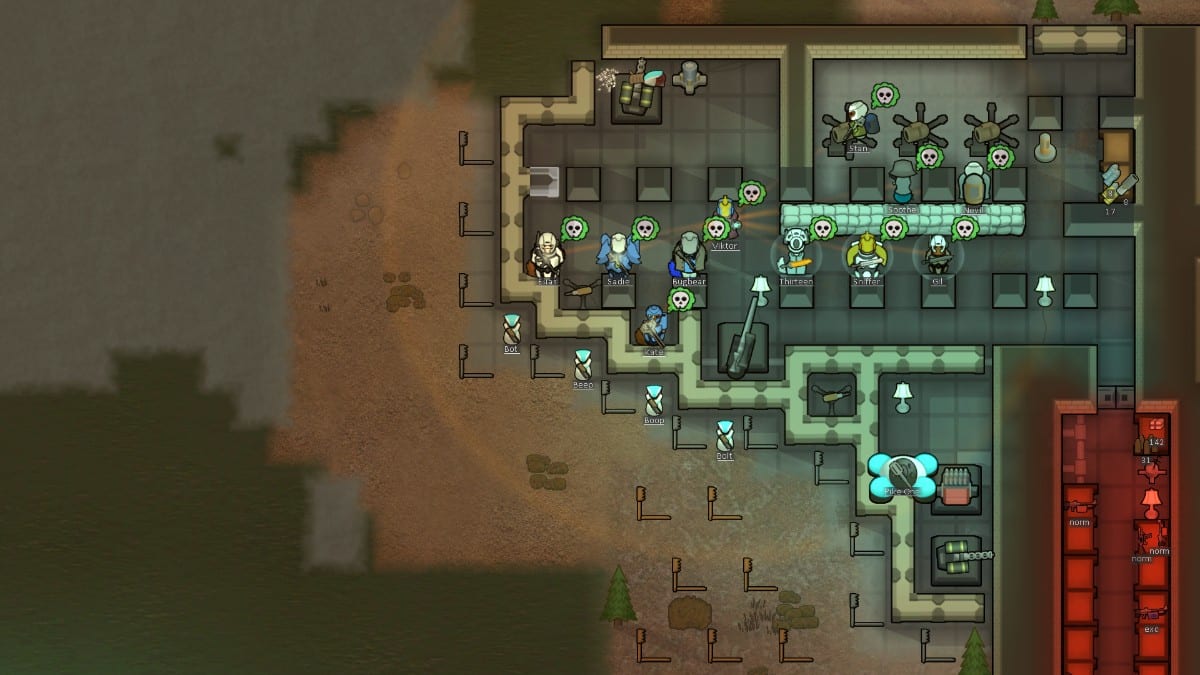Viewport: 1200px width, 675px height.
Task: Select the colonist named Bugbear
Action: click(x=688, y=255)
